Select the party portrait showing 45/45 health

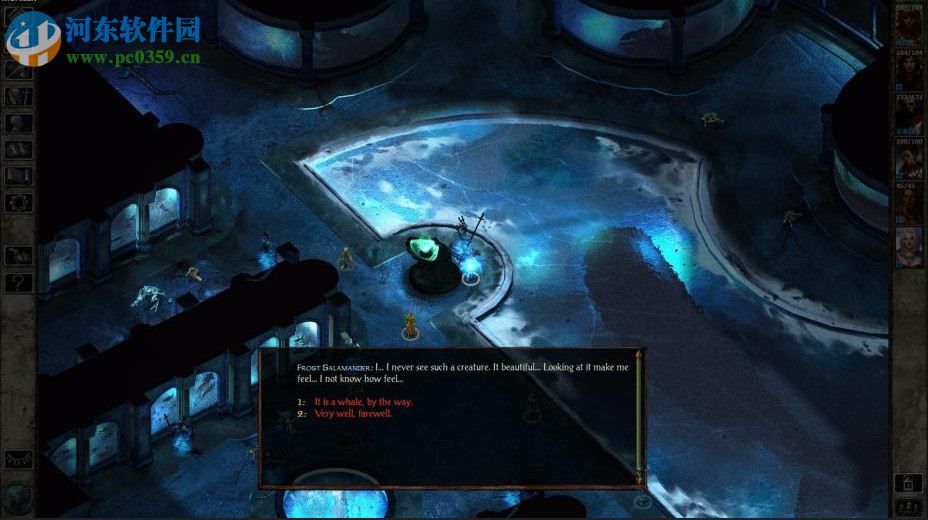coord(908,202)
